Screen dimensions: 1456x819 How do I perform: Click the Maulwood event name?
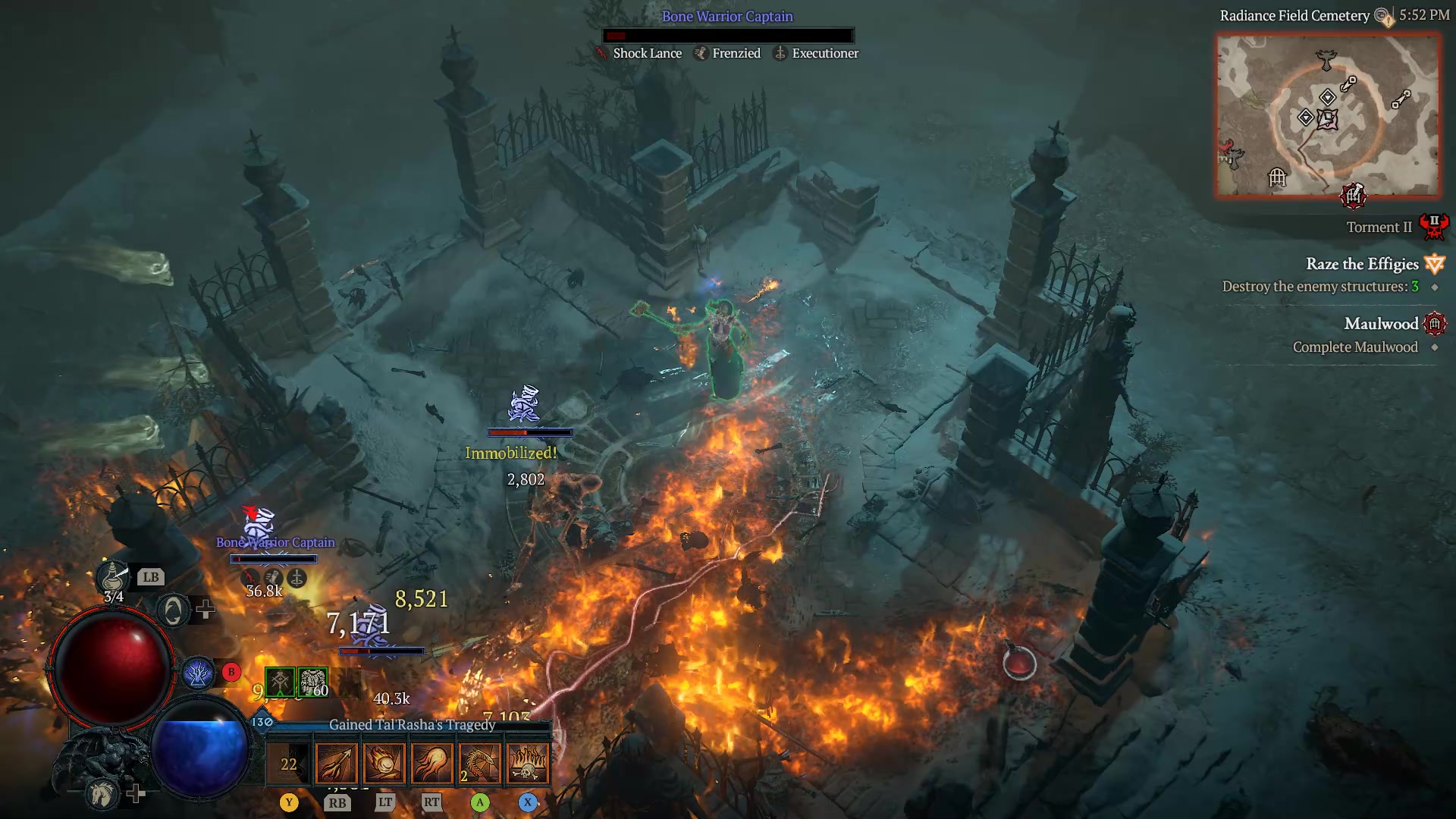tap(1382, 324)
